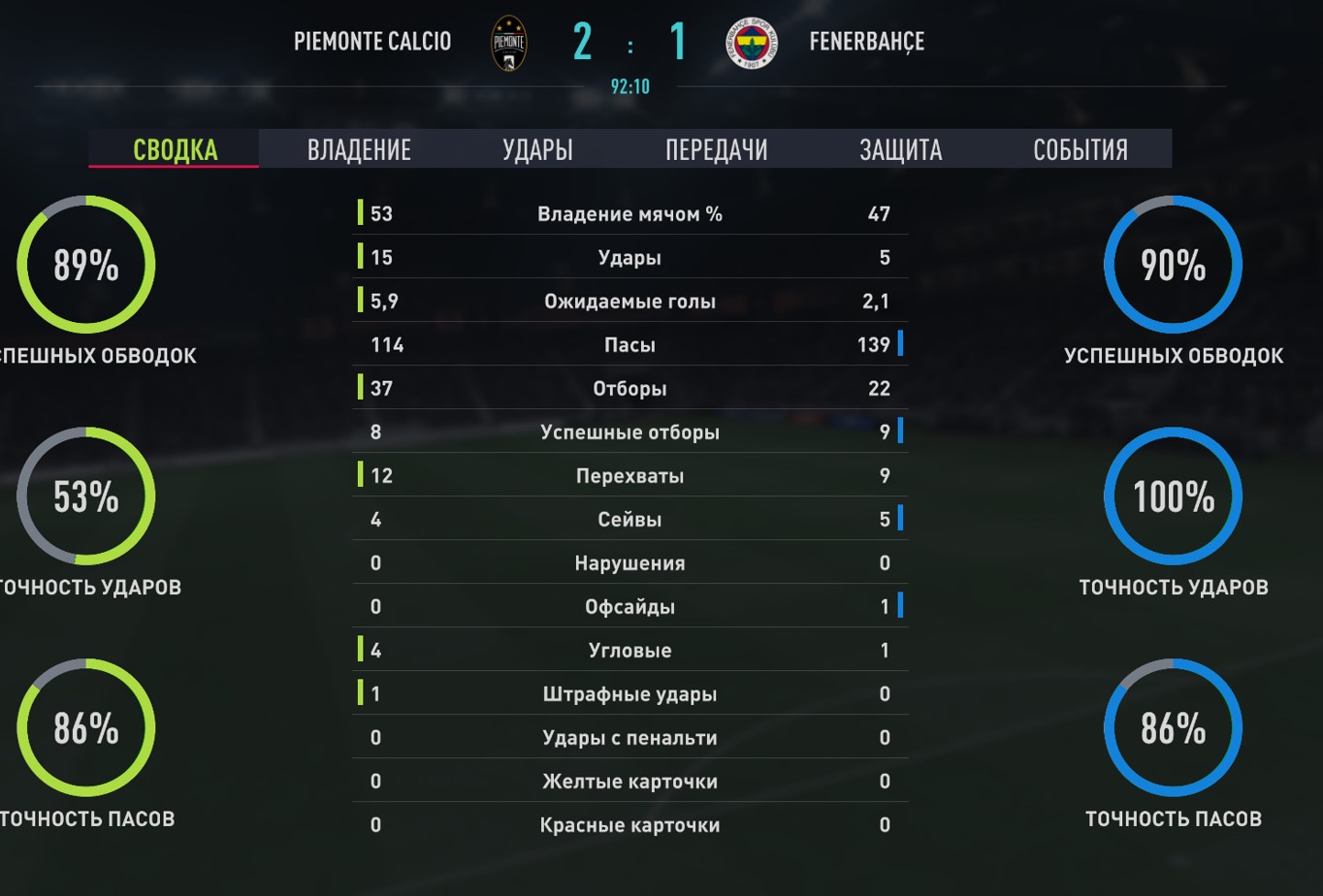Show the Передачи tab
This screenshot has height=896, width=1323.
click(x=716, y=149)
